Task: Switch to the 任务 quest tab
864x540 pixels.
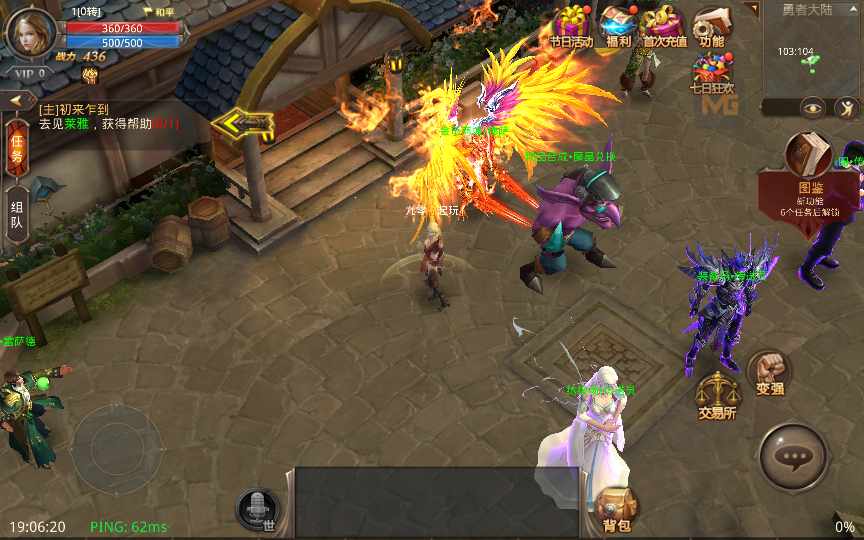Action: tap(17, 148)
